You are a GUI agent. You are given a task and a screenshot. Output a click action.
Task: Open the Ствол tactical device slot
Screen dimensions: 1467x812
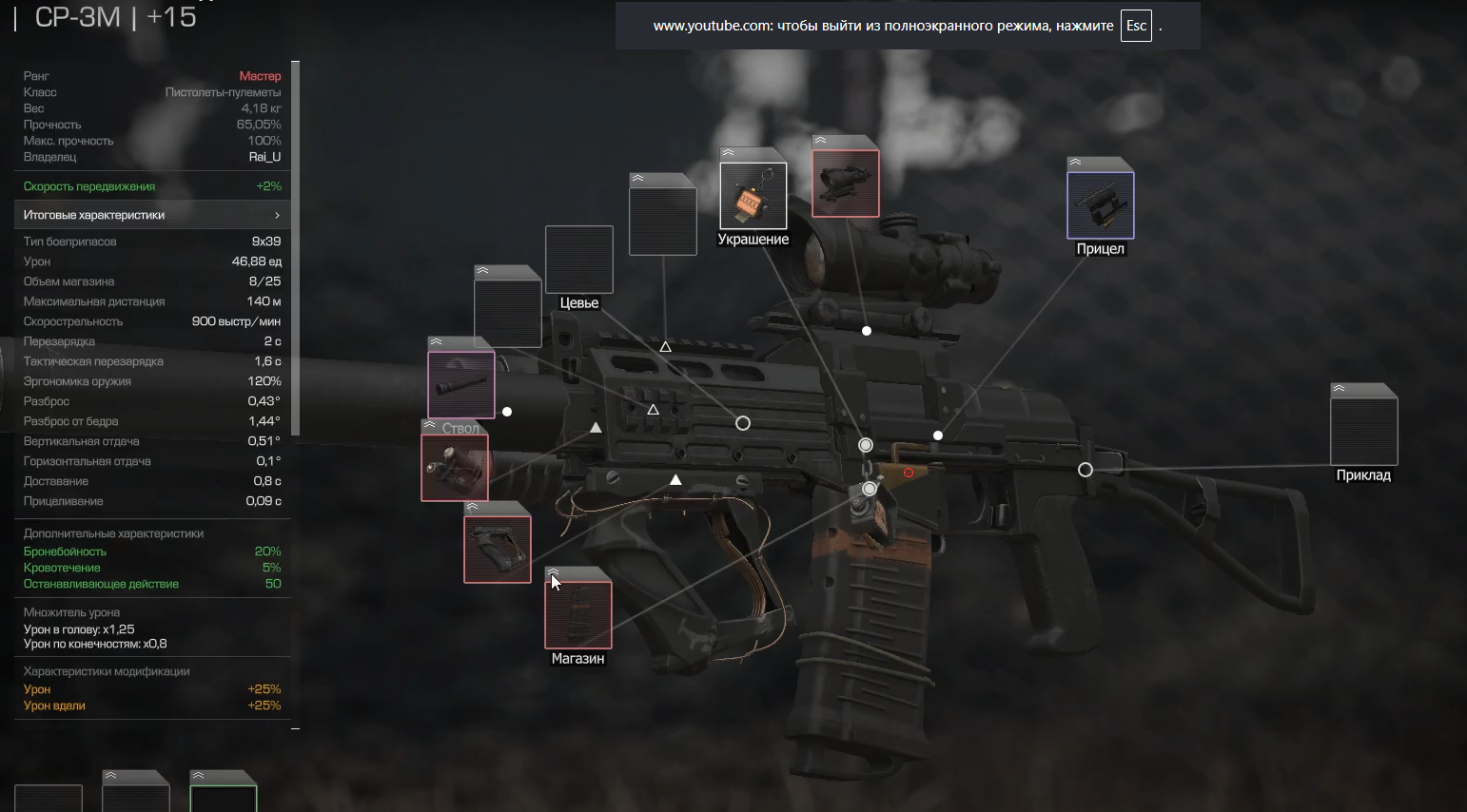pos(455,467)
